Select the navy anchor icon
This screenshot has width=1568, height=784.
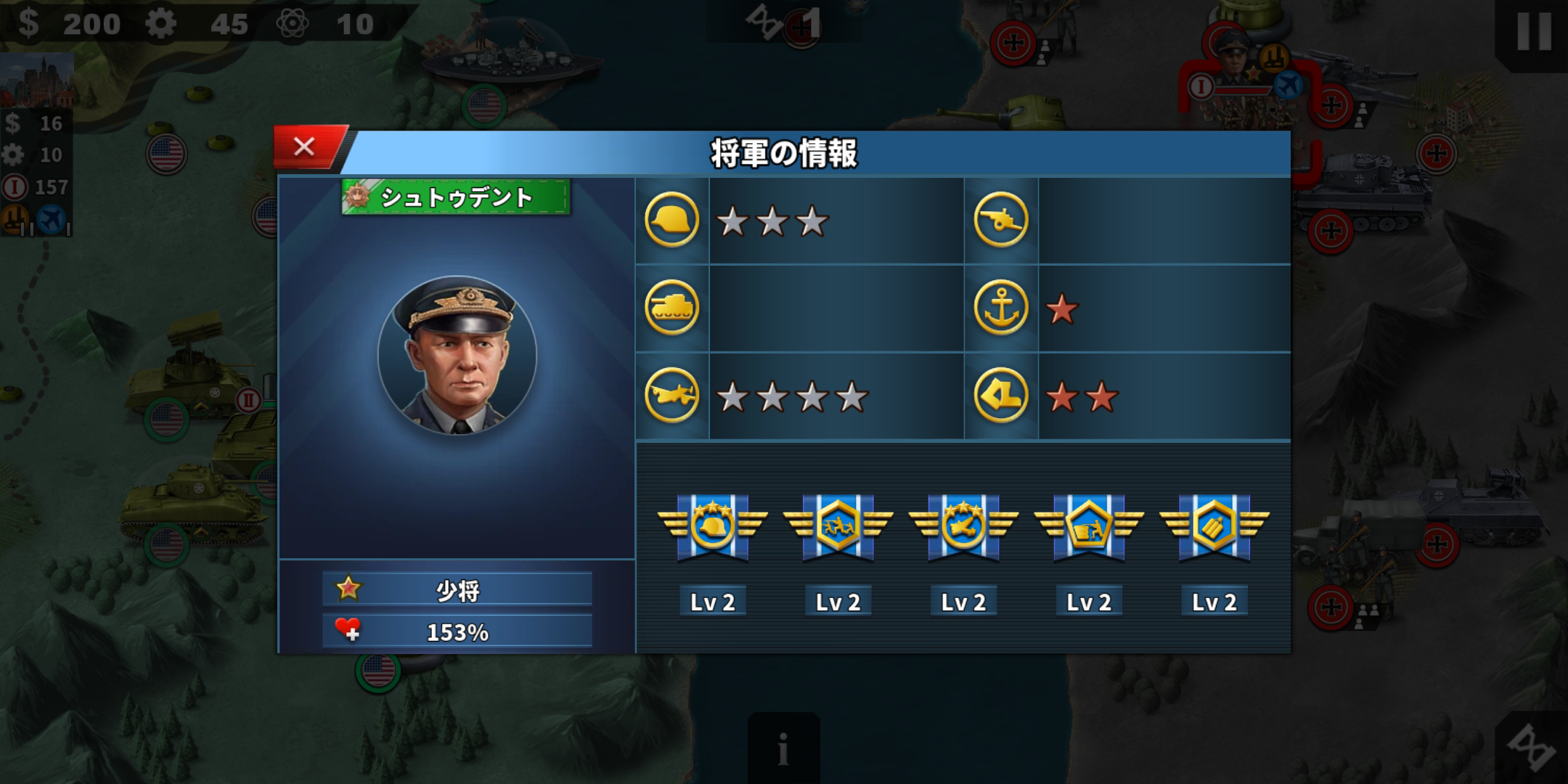(1000, 308)
